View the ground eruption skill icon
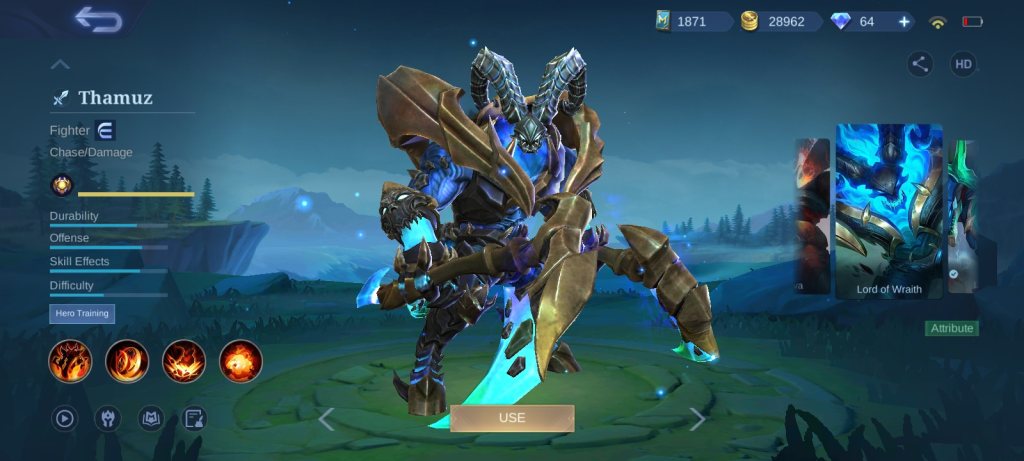Screen dimensions: 1024x461 184,361
